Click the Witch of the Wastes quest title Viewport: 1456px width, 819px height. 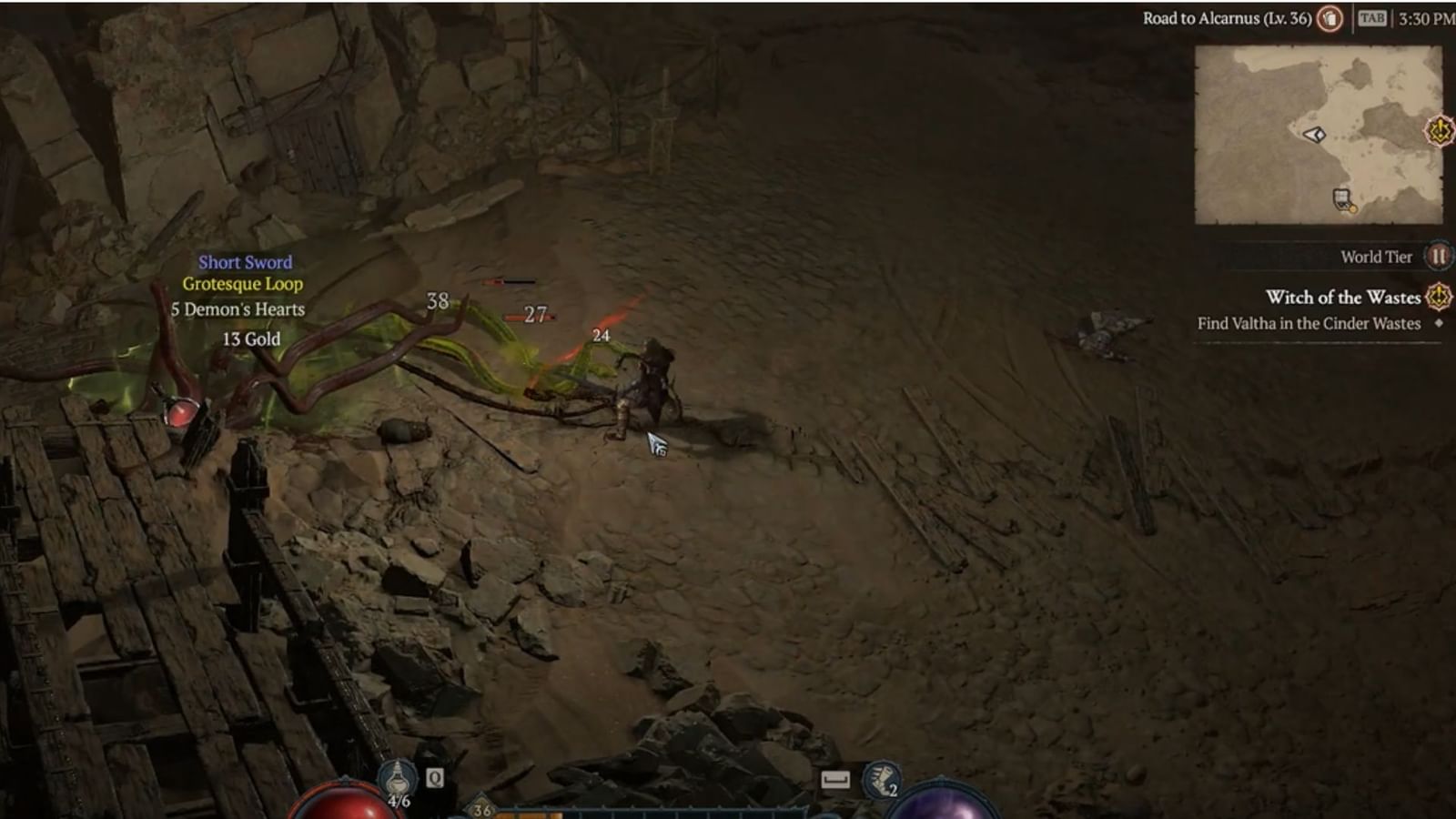tap(1343, 298)
